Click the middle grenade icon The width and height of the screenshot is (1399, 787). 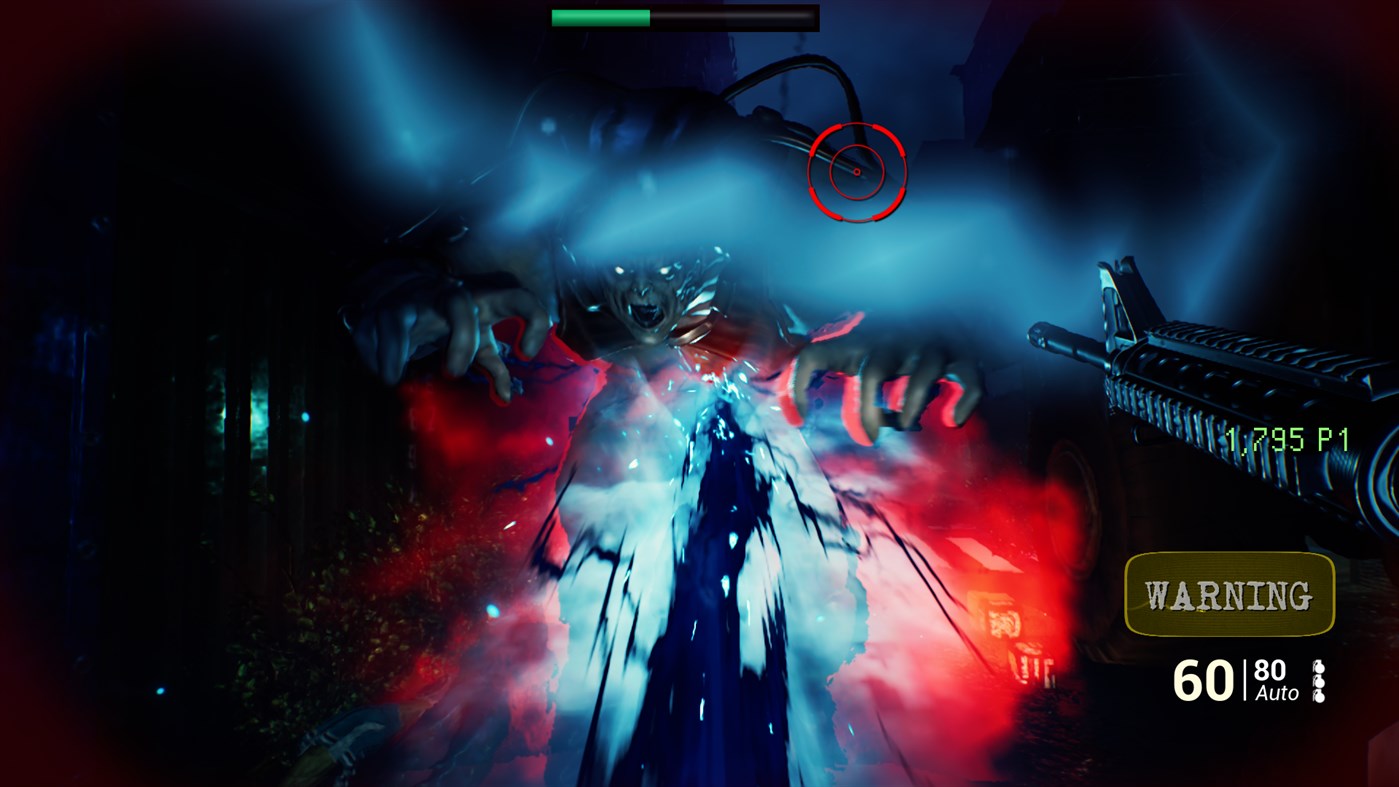1320,682
